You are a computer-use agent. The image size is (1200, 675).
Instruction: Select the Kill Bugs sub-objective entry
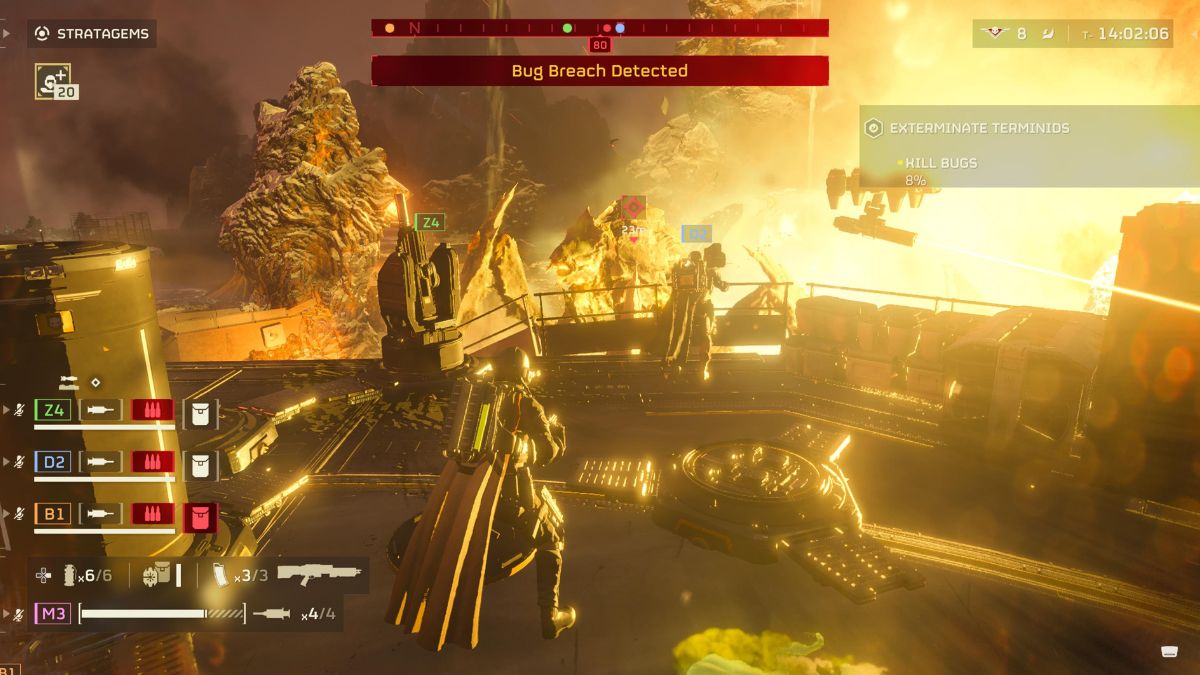[940, 163]
